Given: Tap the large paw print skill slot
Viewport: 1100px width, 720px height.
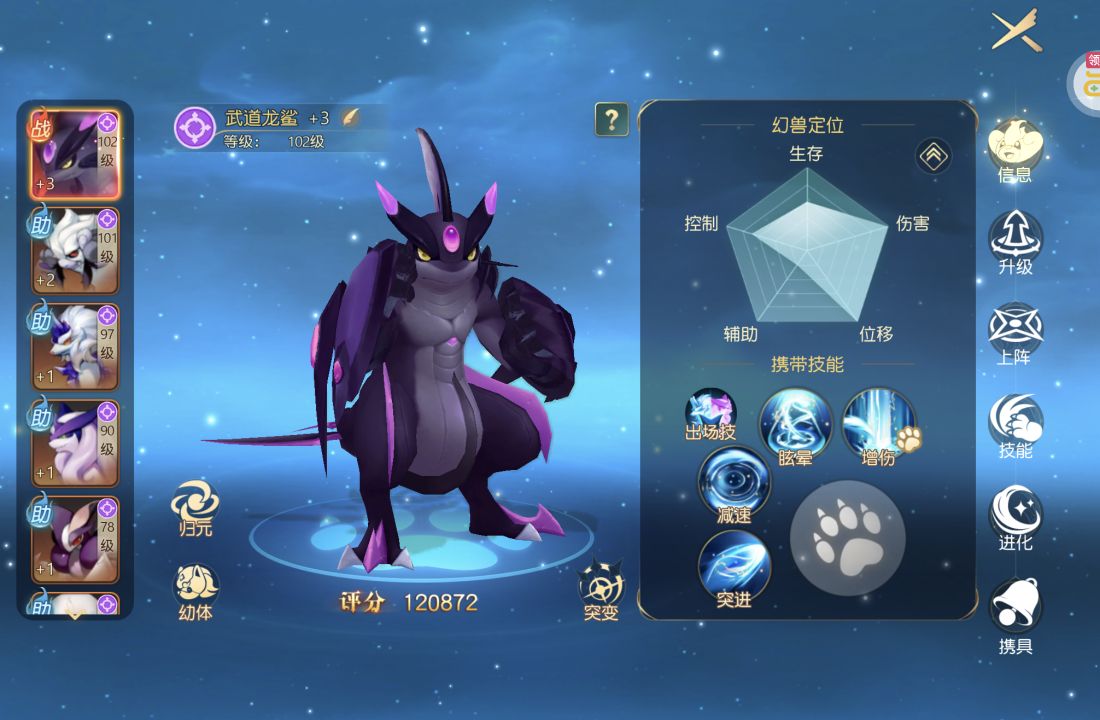Looking at the screenshot, I should tap(848, 538).
